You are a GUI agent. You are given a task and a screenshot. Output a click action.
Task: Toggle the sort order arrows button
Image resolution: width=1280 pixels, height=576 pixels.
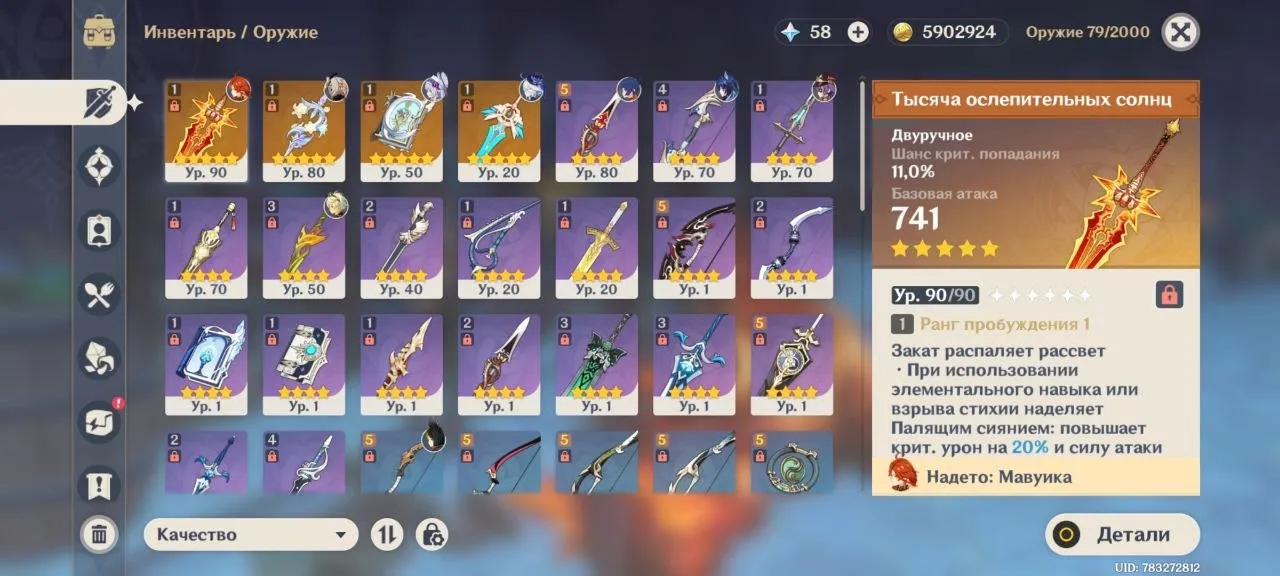pyautogui.click(x=386, y=535)
